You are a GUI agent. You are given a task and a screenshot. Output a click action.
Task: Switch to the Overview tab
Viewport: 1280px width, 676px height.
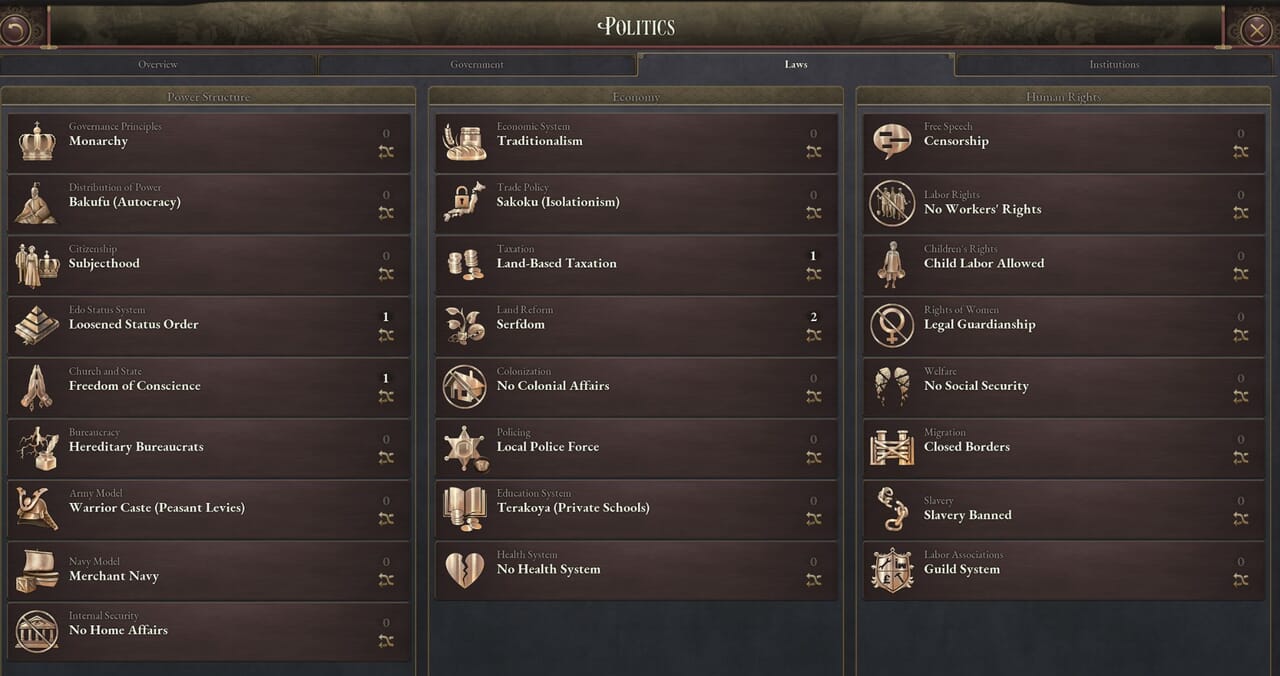158,65
